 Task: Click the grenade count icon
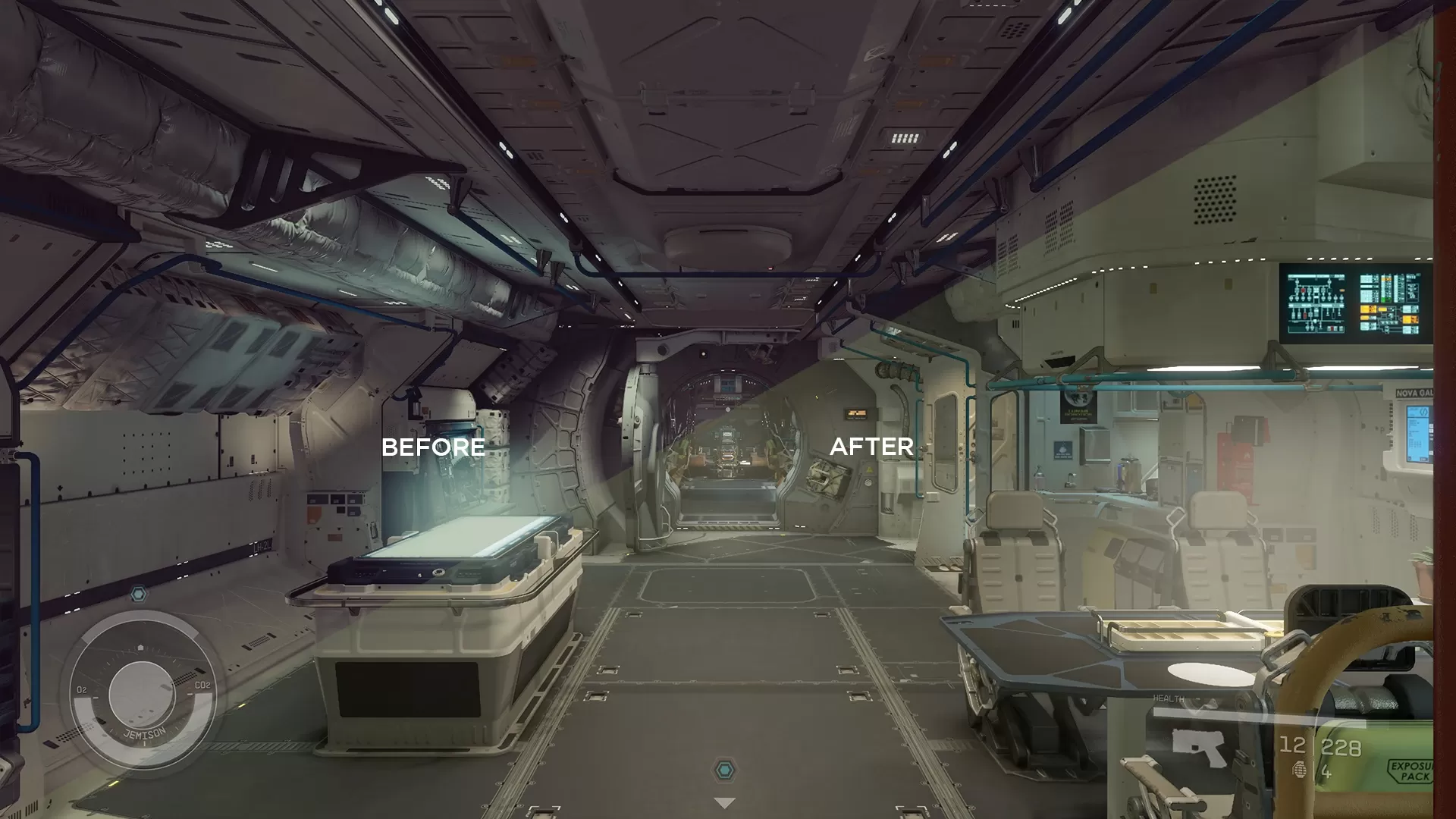[1299, 770]
